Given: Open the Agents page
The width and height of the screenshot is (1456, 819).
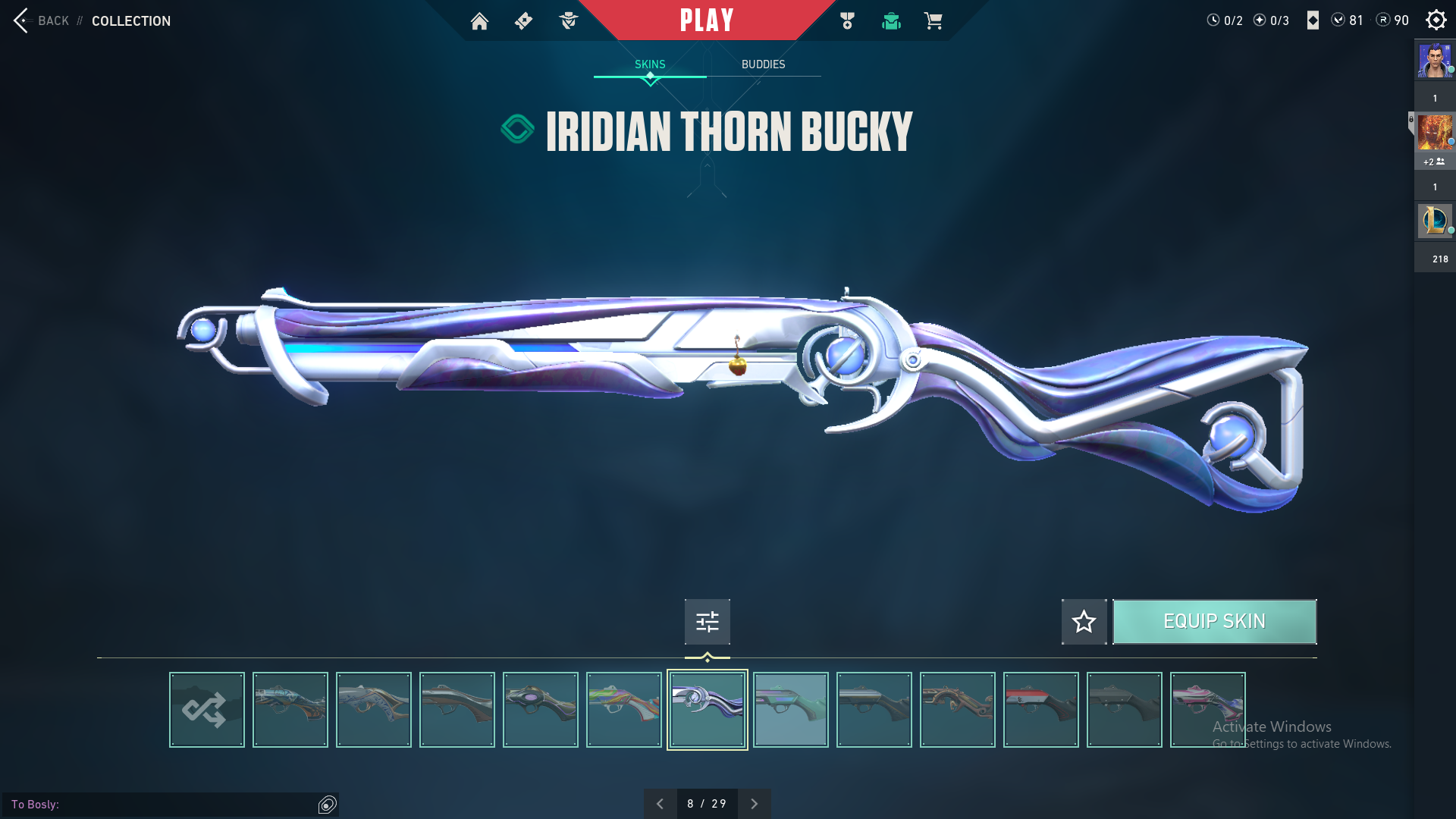Looking at the screenshot, I should 568,21.
